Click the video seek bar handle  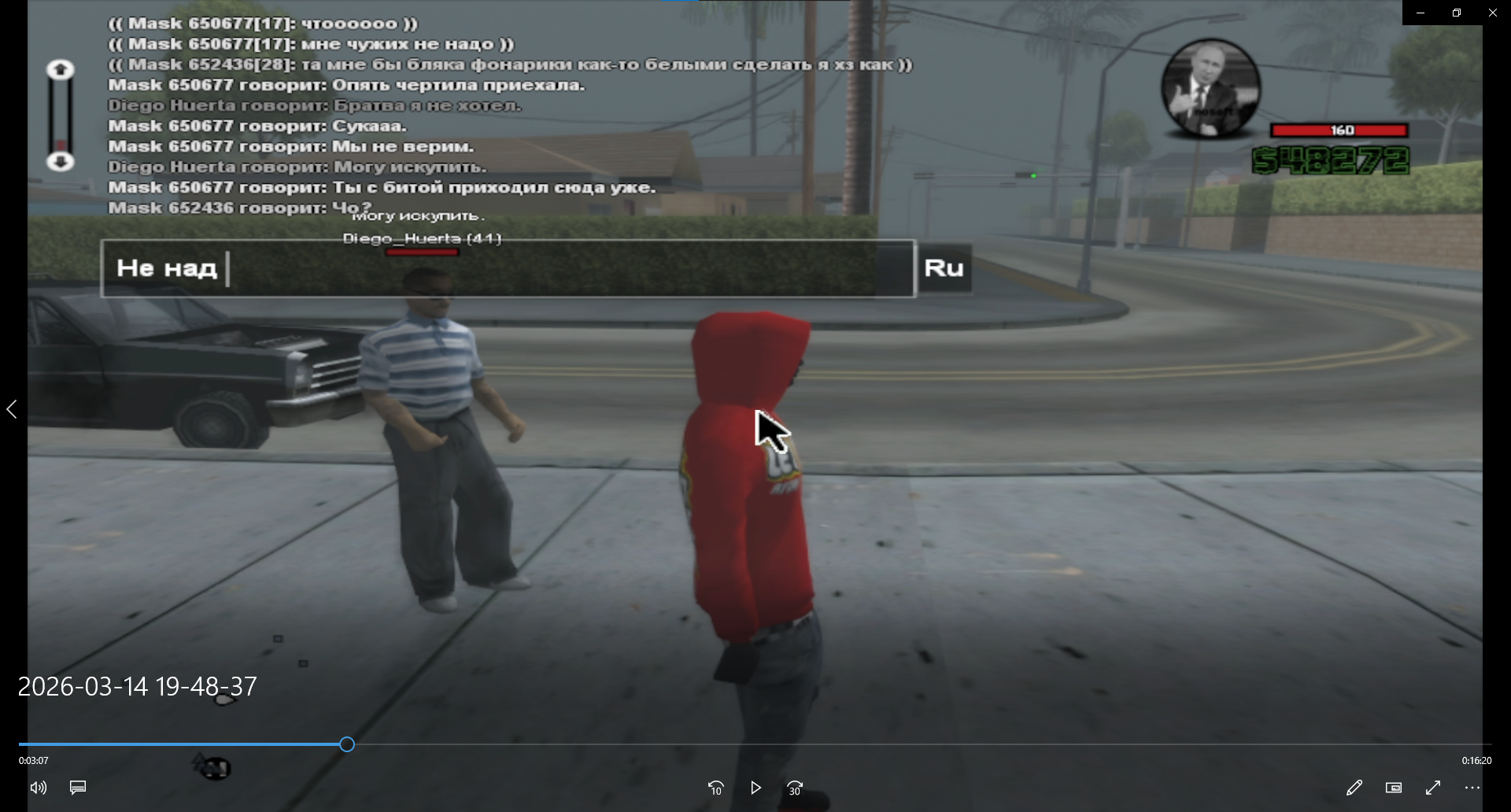(x=347, y=744)
